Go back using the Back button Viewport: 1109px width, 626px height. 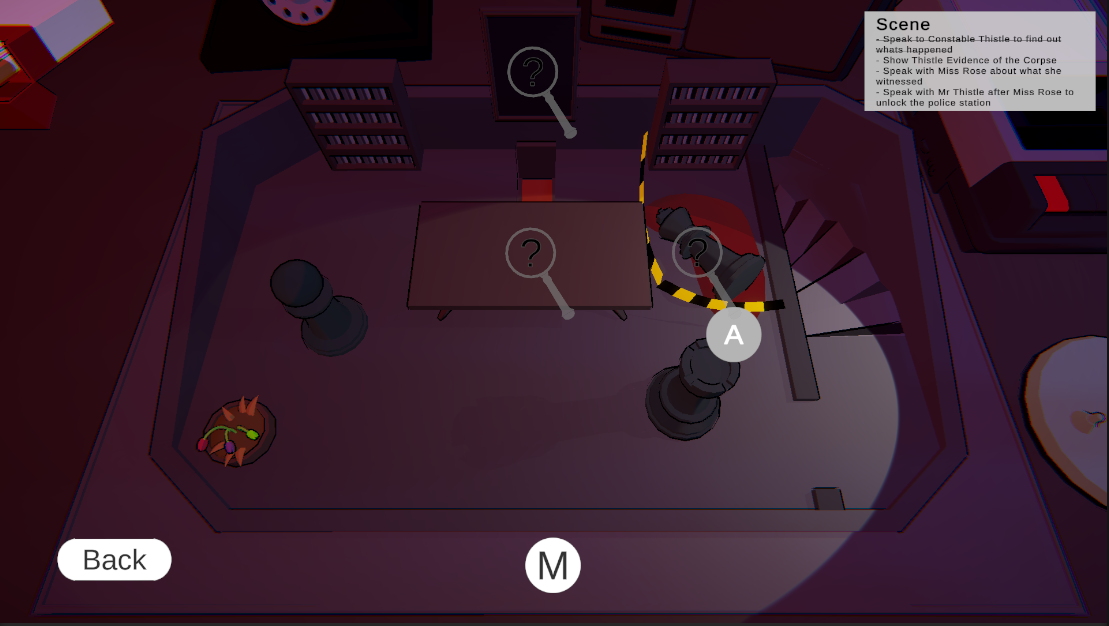click(x=114, y=560)
